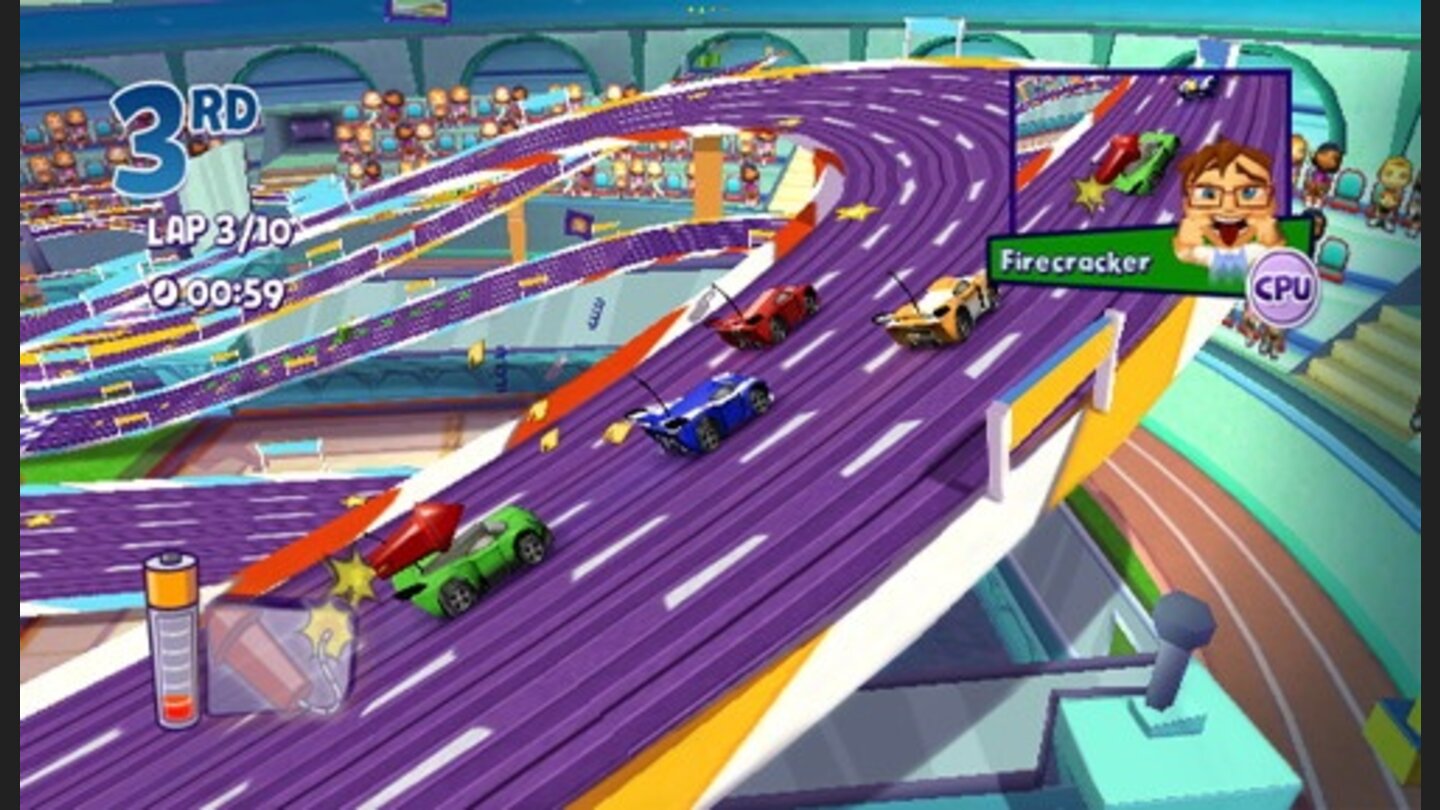Click the 3RD position indicator
Viewport: 1440px width, 810px height.
(178, 128)
